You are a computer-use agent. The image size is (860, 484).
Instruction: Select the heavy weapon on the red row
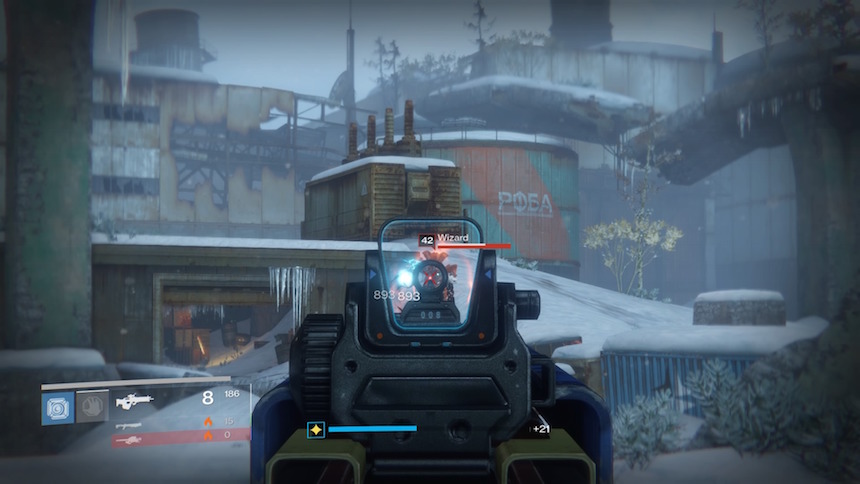[128, 437]
